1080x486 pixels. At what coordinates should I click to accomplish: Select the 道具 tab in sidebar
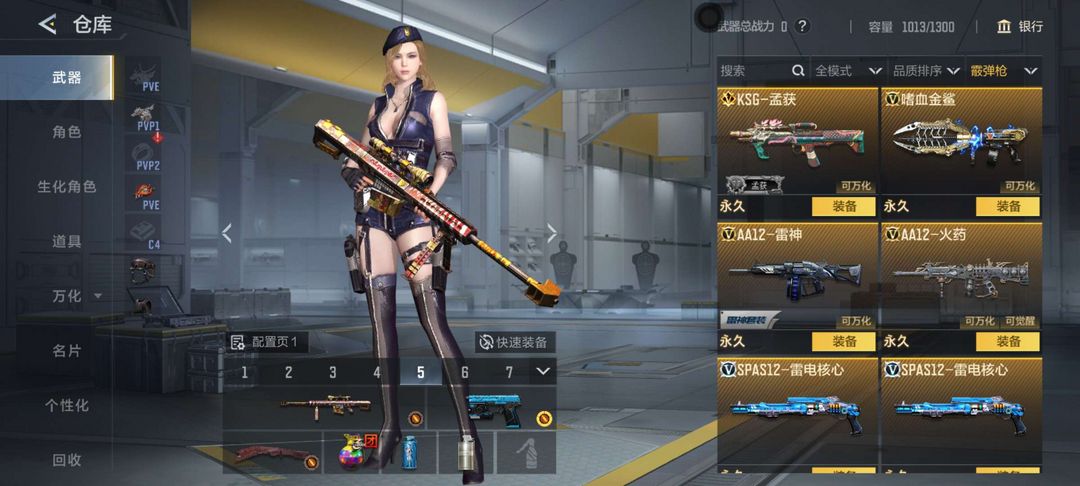click(66, 241)
